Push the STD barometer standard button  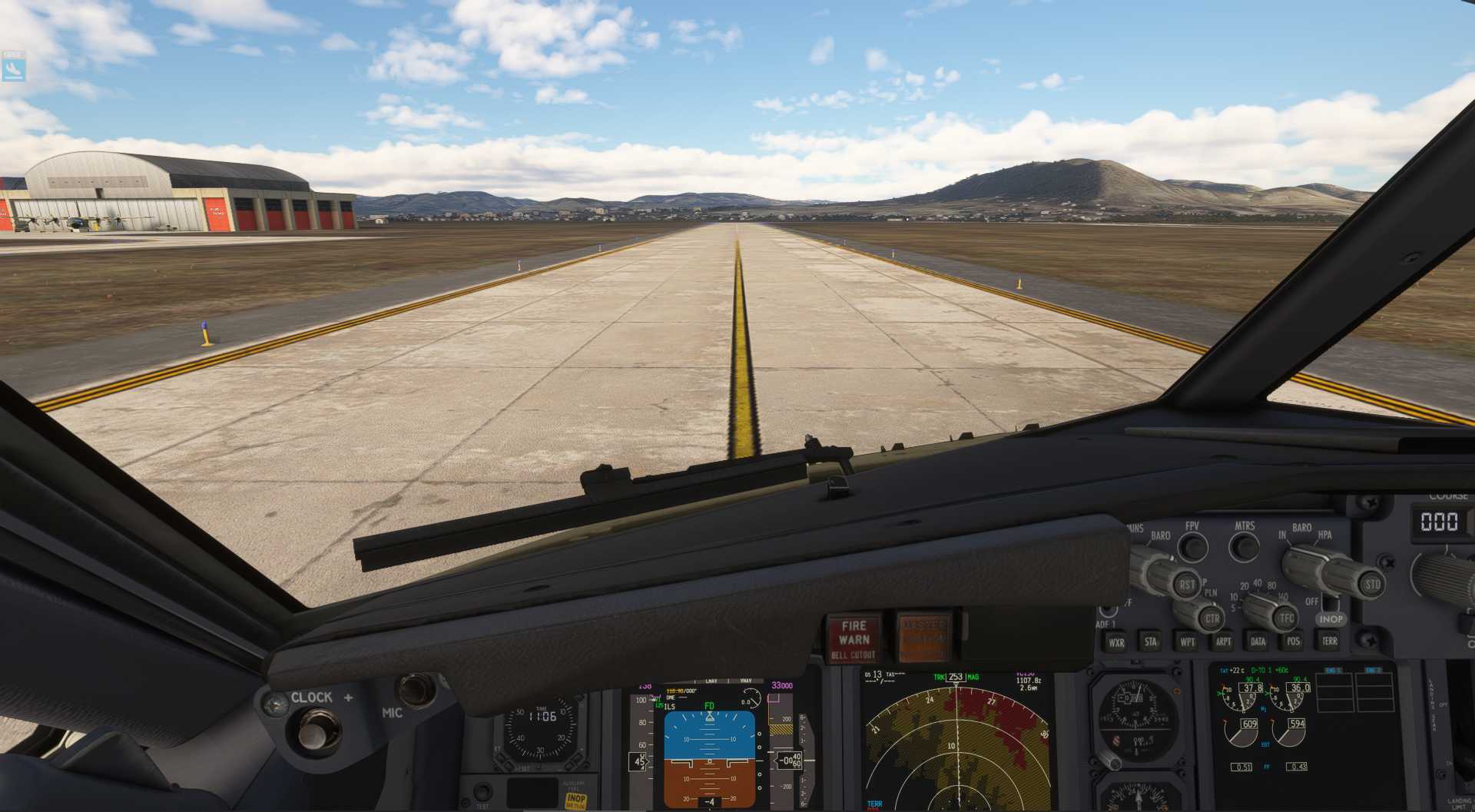point(1372,584)
